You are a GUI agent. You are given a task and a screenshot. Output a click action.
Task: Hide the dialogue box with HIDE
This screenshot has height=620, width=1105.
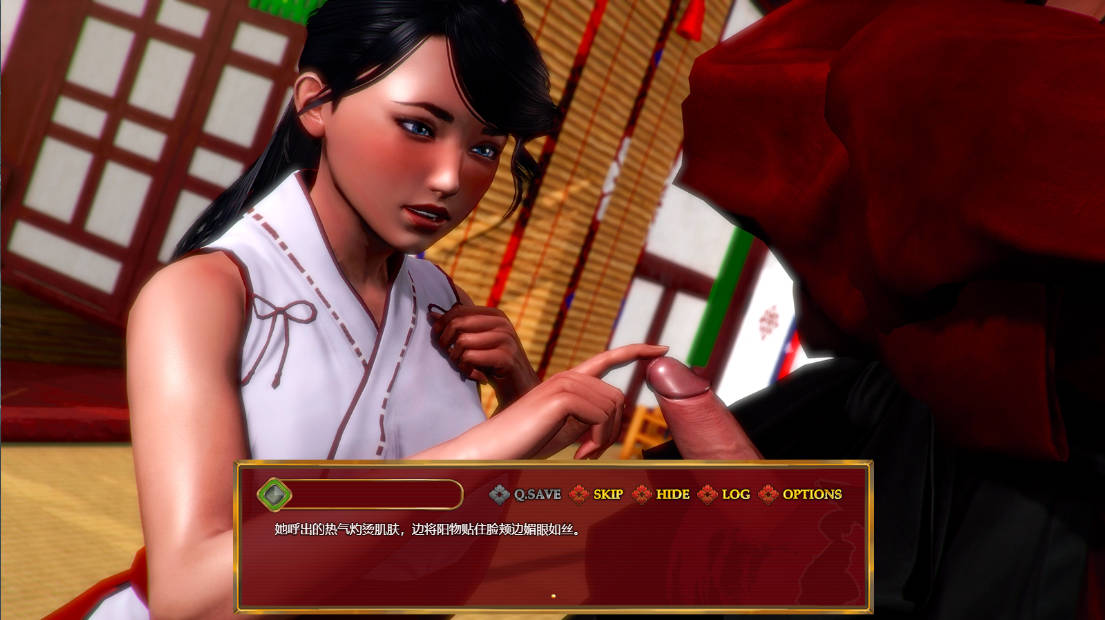pos(662,494)
